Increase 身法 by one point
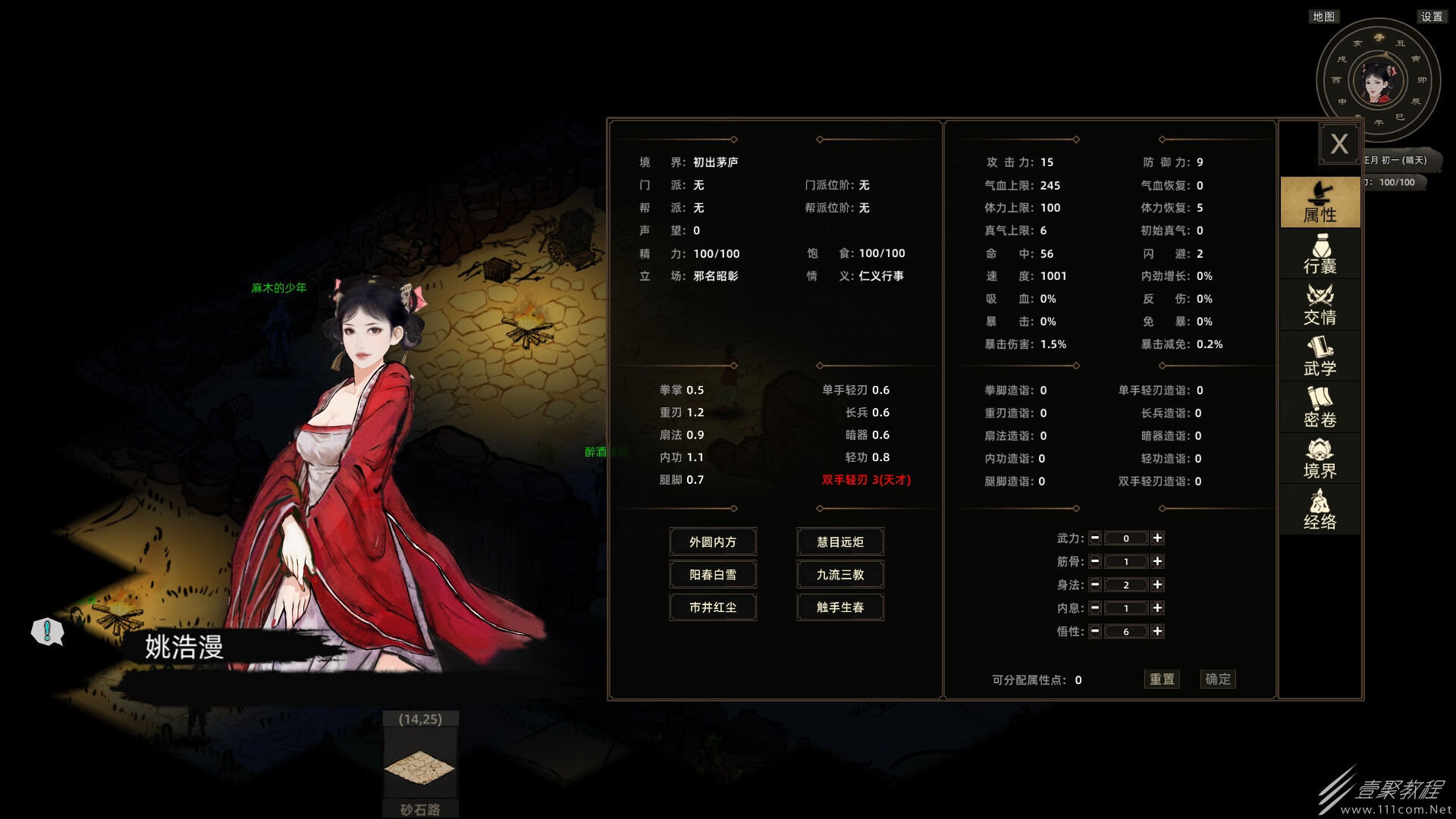The image size is (1456, 819). (1157, 585)
